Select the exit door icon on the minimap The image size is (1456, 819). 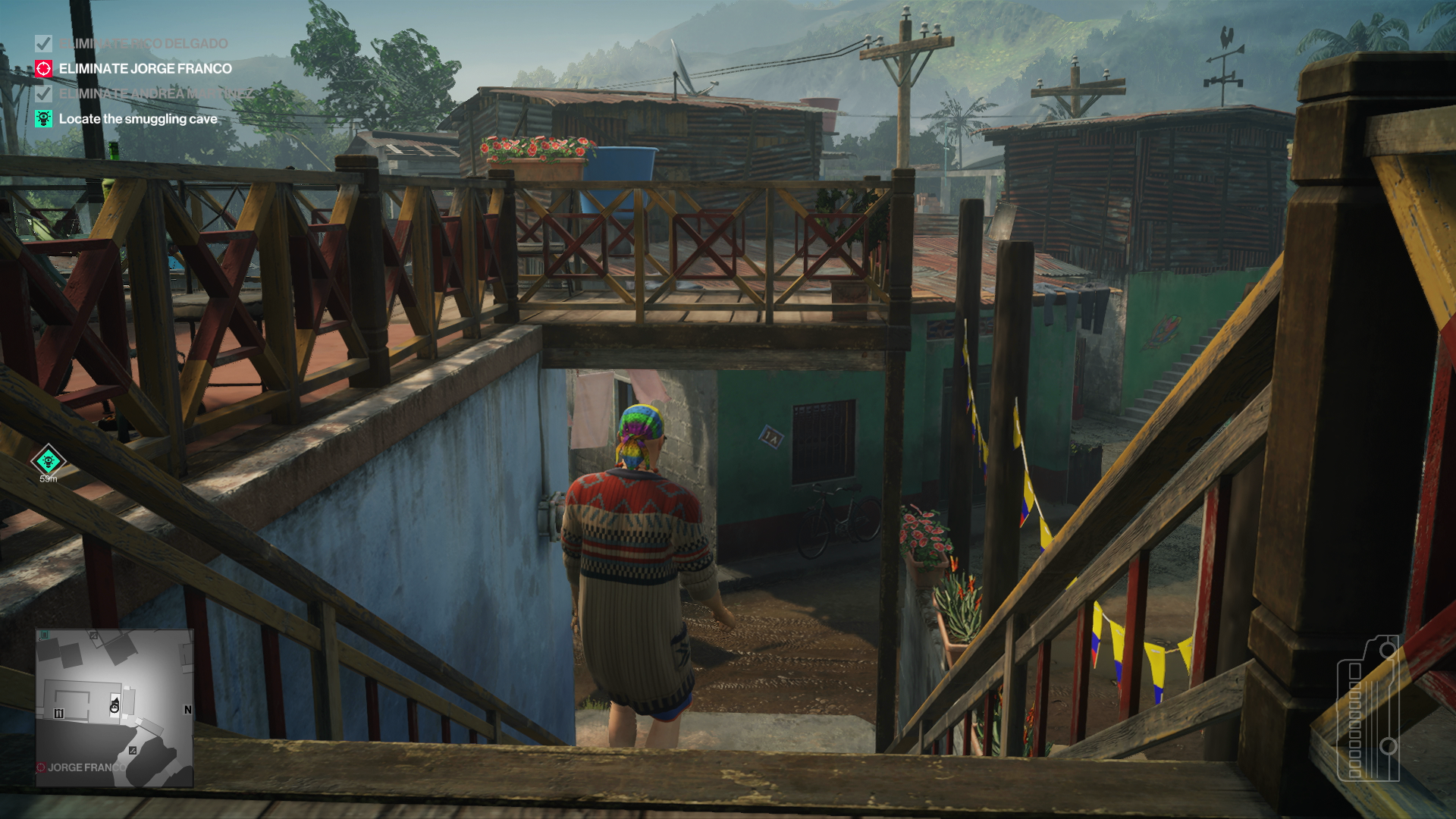point(45,635)
